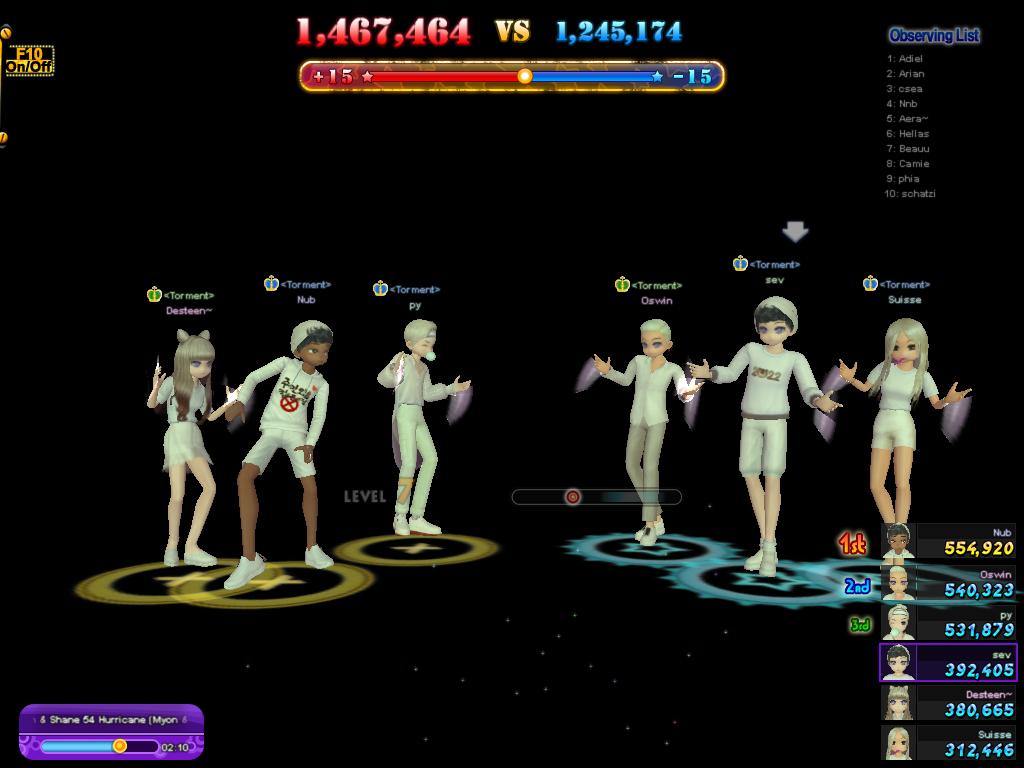Click Oswin's second-place ranking row
Viewport: 1024px width, 768px height.
click(948, 583)
